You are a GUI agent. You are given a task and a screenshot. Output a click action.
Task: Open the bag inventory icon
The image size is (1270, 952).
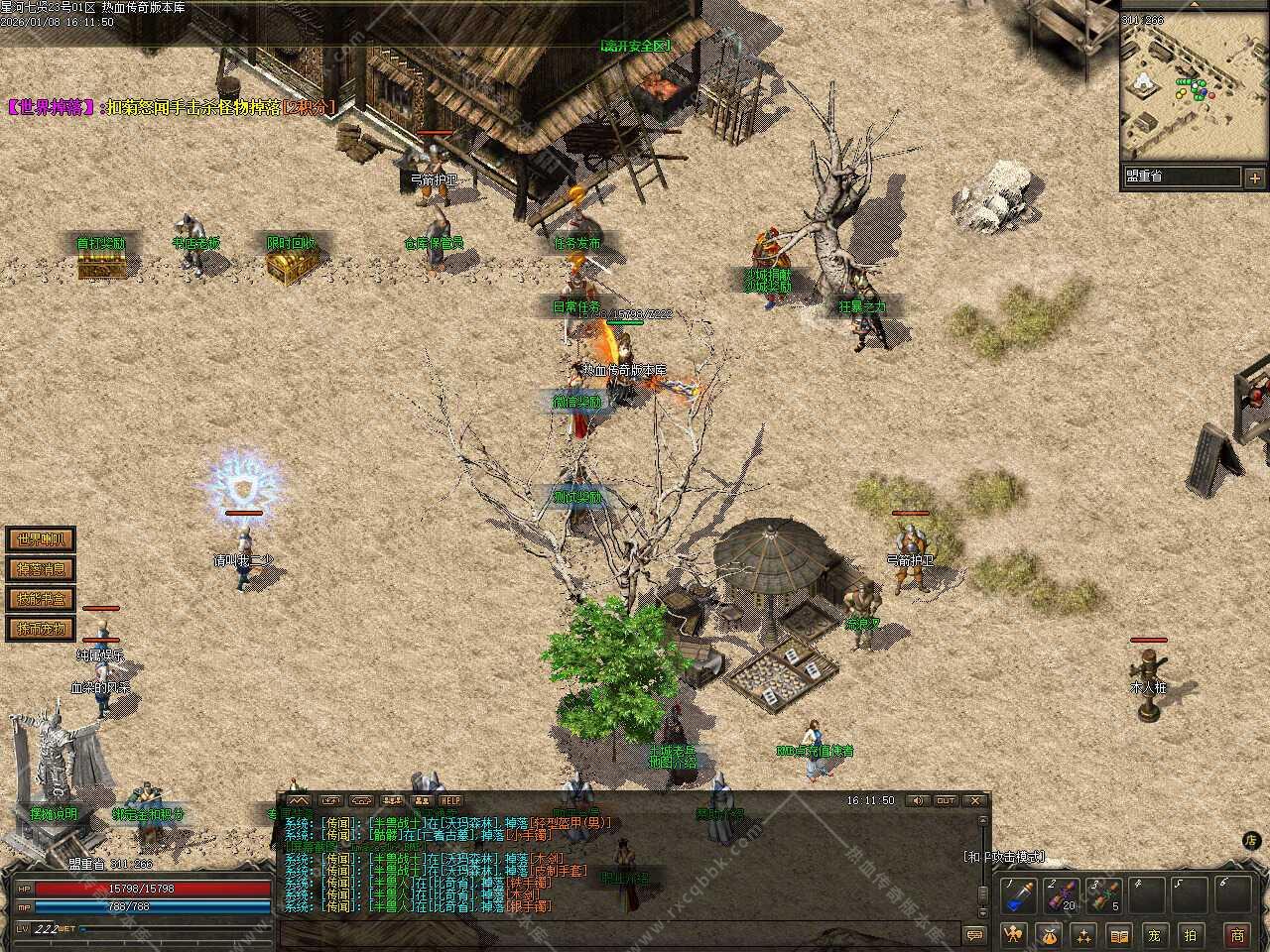coord(1049,934)
